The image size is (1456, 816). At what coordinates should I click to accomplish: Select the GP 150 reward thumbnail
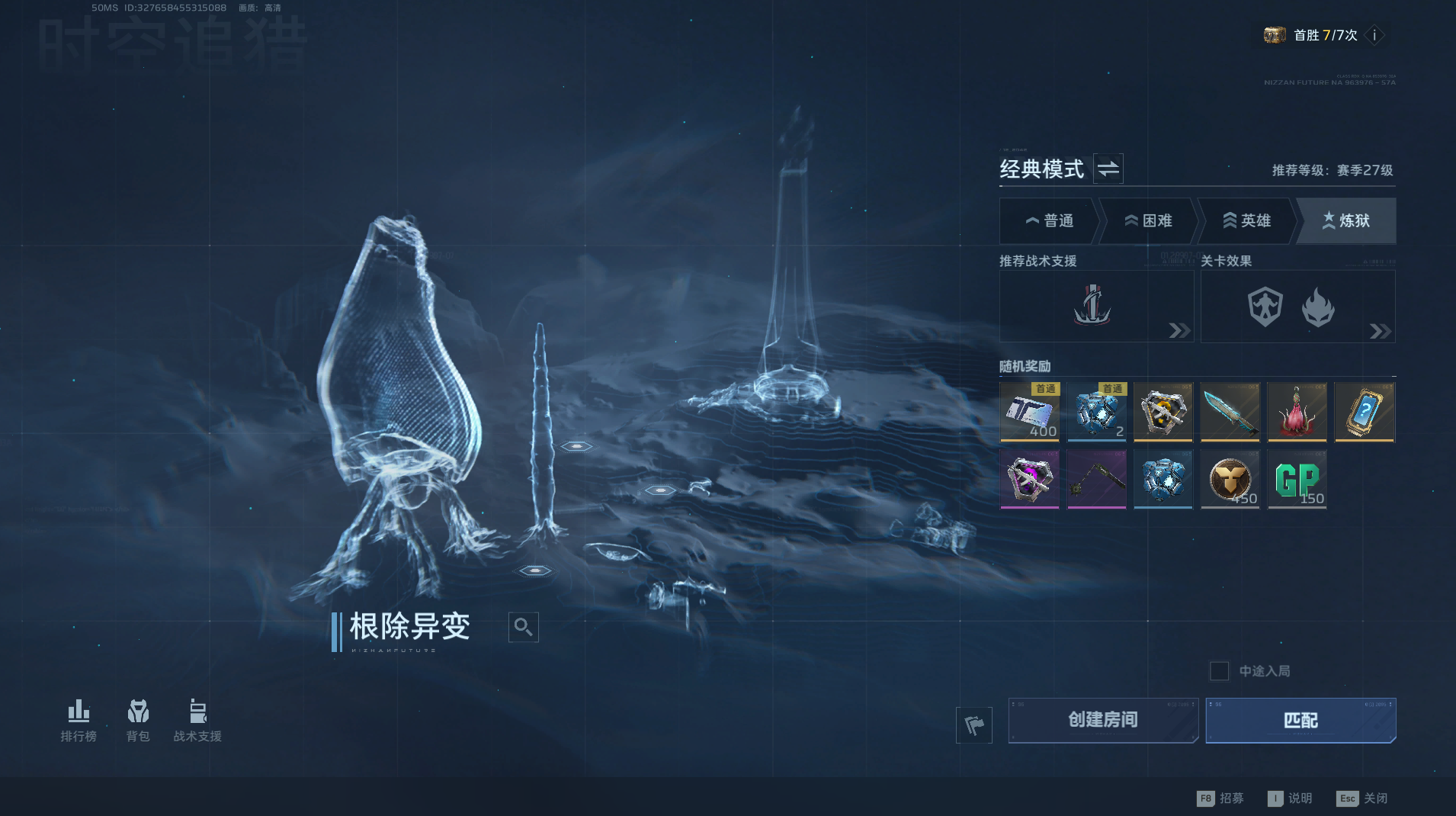[x=1297, y=479]
